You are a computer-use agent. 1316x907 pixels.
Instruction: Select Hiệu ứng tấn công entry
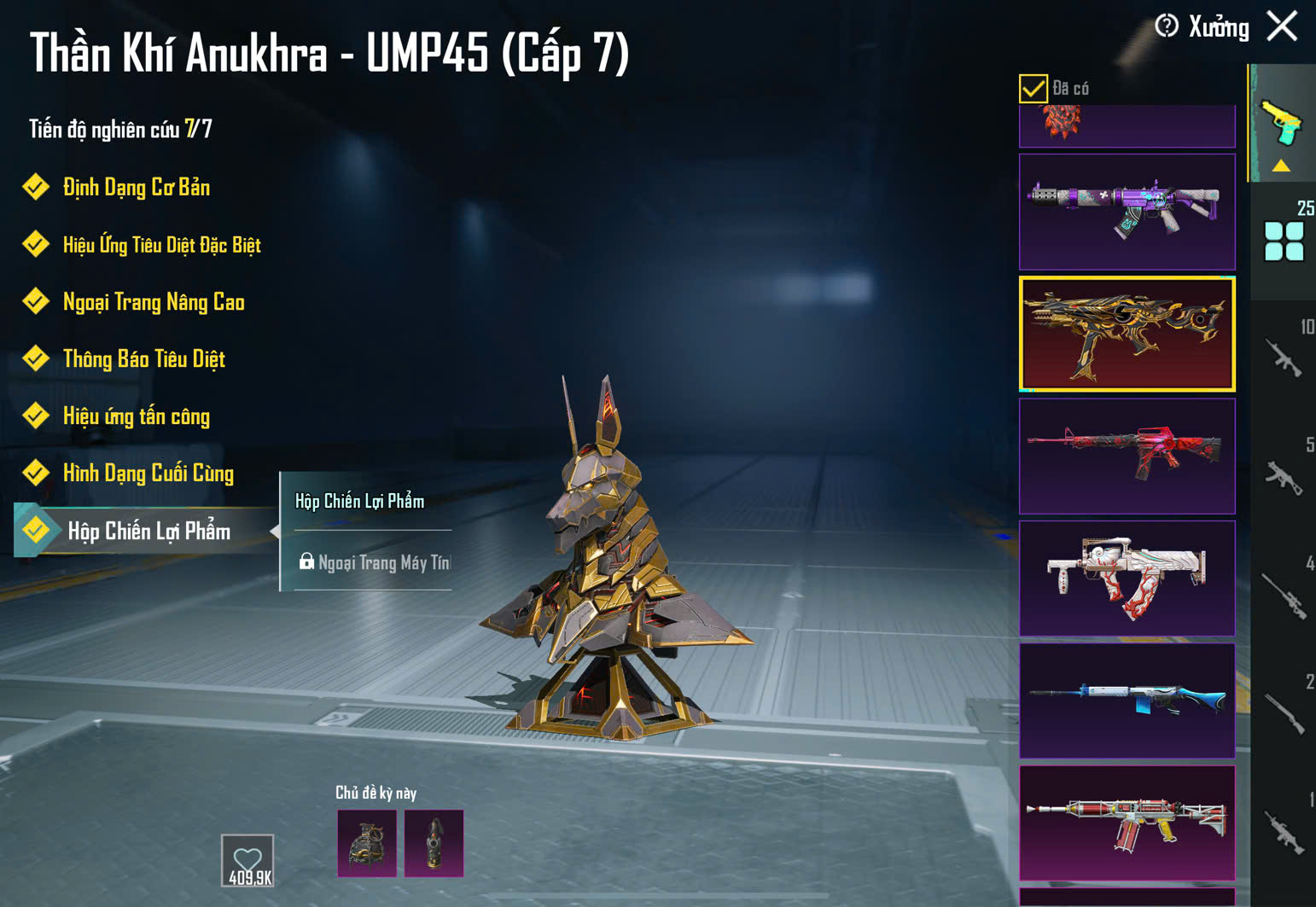pos(136,416)
